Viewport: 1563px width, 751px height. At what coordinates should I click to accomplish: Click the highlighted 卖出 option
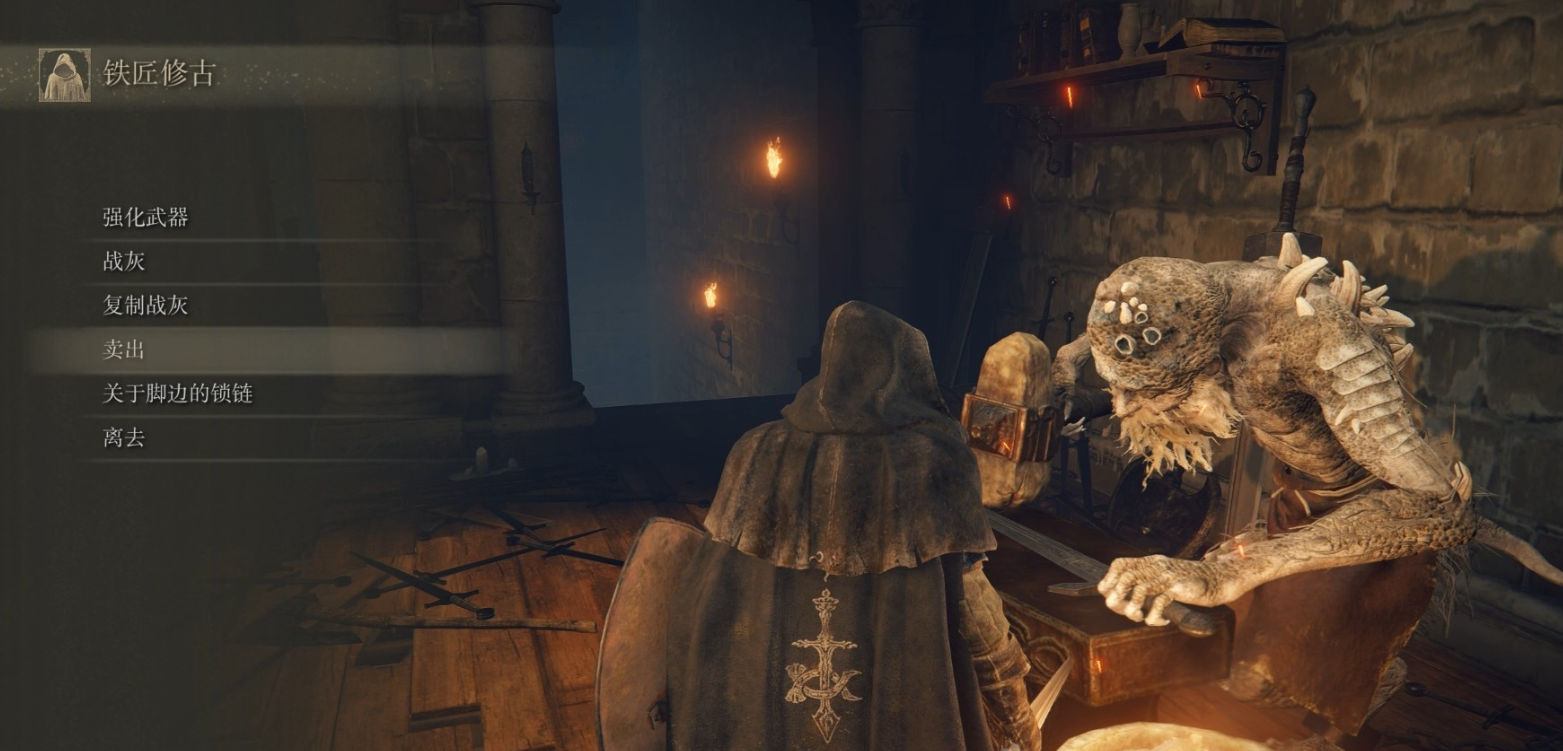[x=124, y=350]
